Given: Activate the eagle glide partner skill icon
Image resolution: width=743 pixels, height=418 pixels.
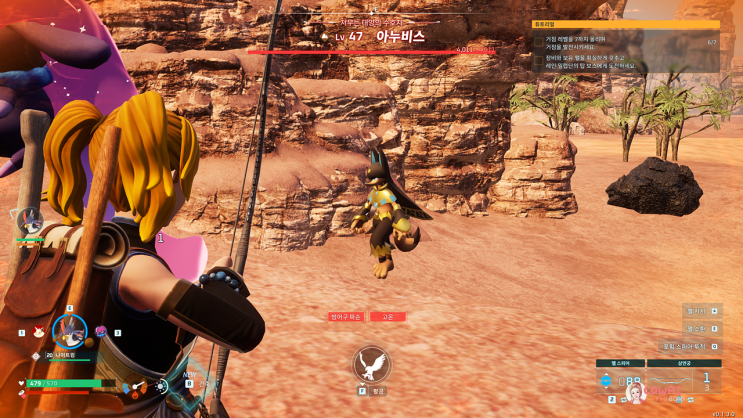Looking at the screenshot, I should [371, 365].
